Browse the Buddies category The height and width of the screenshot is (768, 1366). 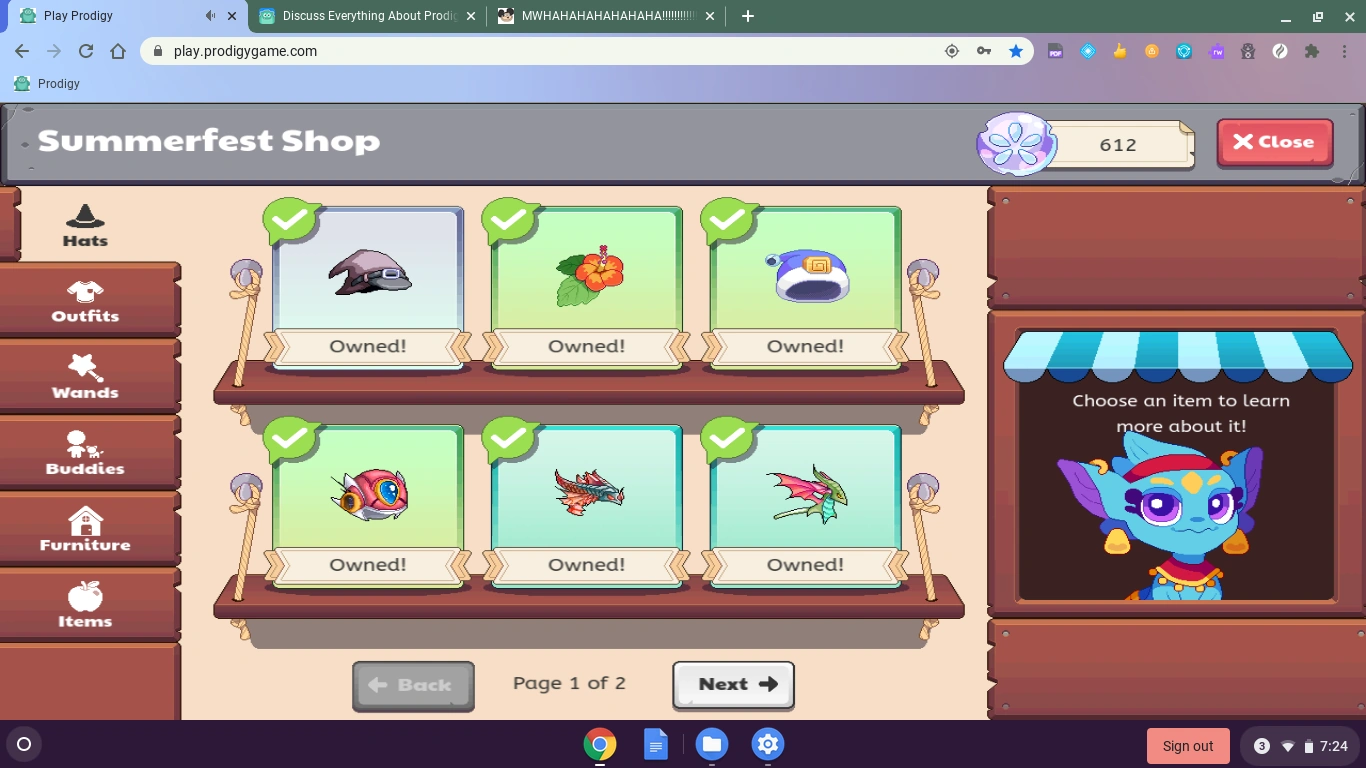(x=85, y=452)
